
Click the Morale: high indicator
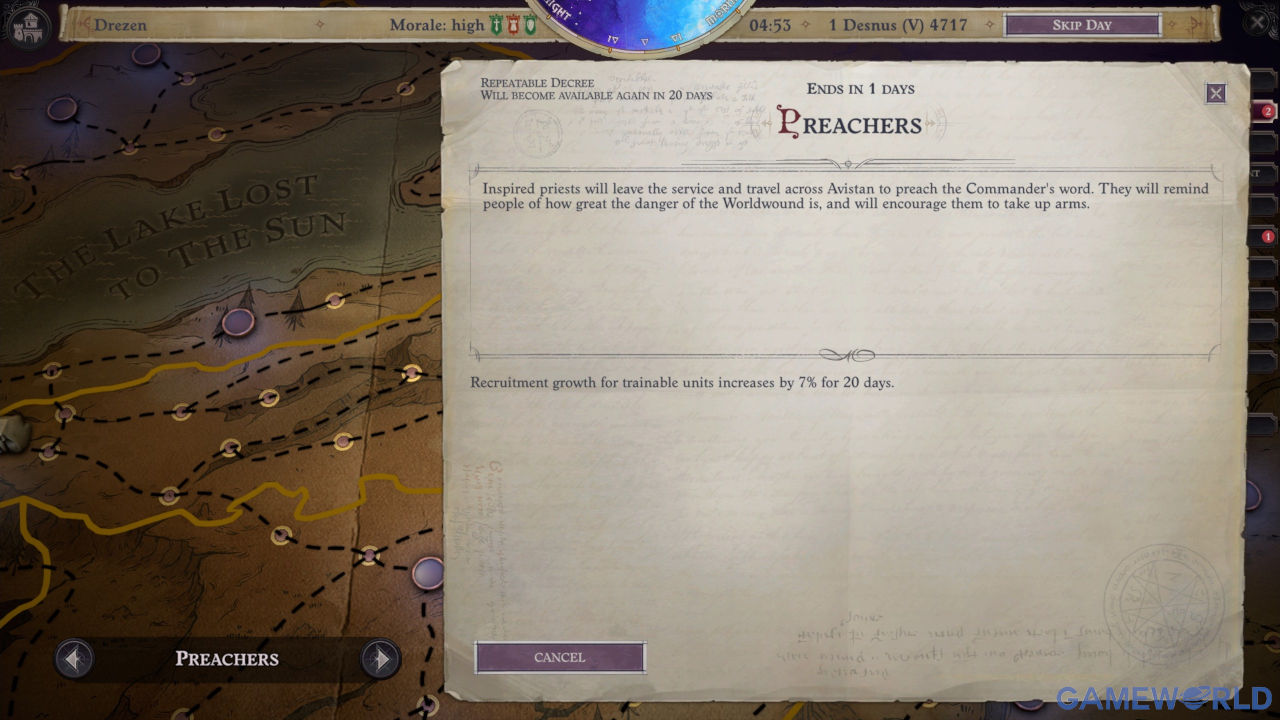tap(435, 24)
